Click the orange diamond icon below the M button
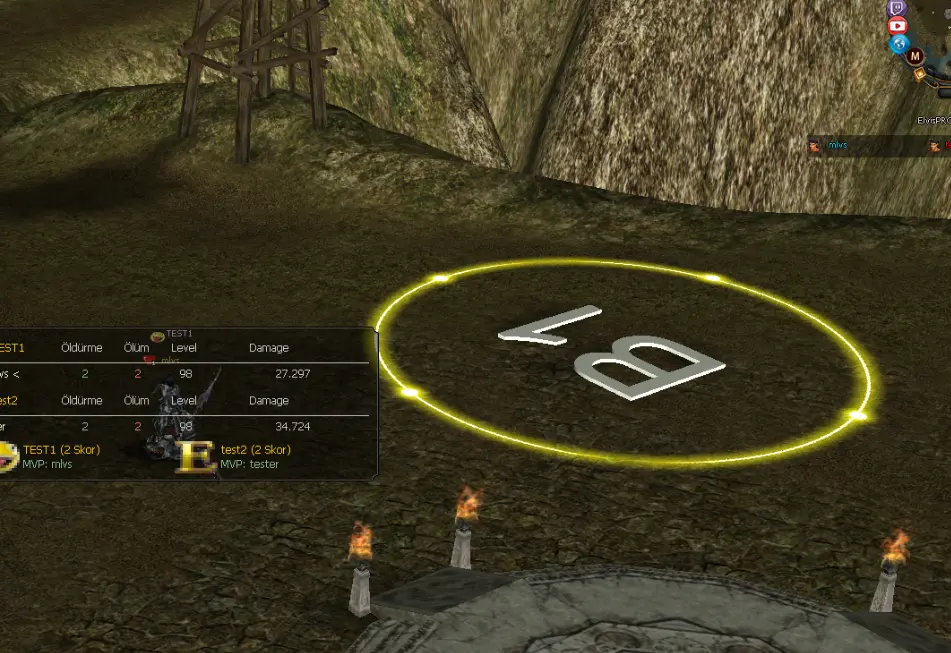Viewport: 951px width, 653px height. (x=917, y=73)
